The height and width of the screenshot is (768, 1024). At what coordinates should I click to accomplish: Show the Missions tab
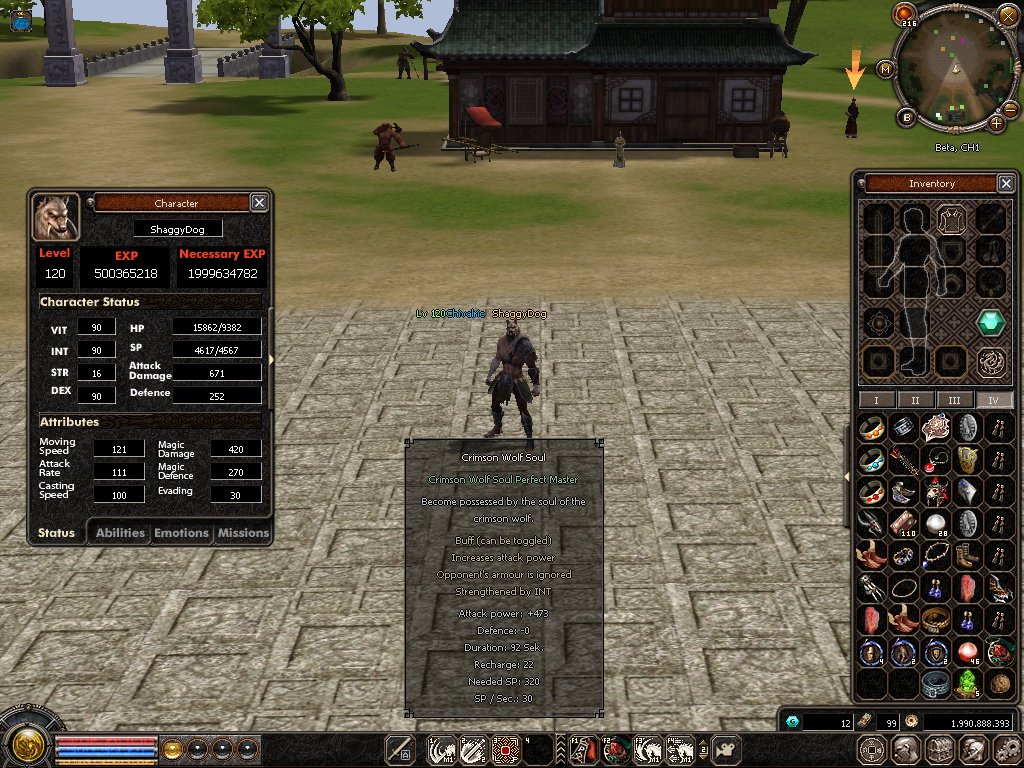click(243, 533)
